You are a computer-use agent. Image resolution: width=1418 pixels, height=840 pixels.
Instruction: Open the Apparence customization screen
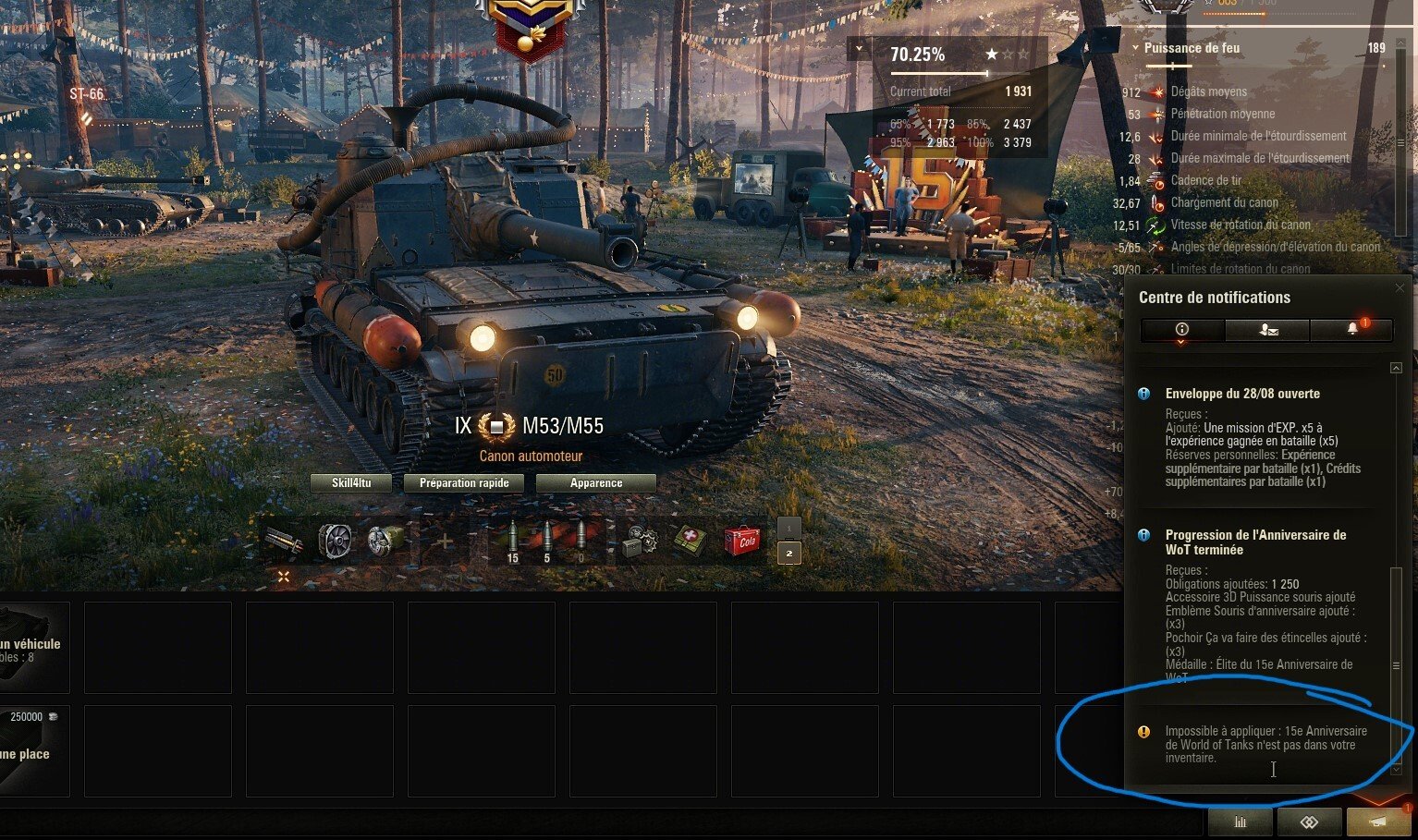point(596,483)
